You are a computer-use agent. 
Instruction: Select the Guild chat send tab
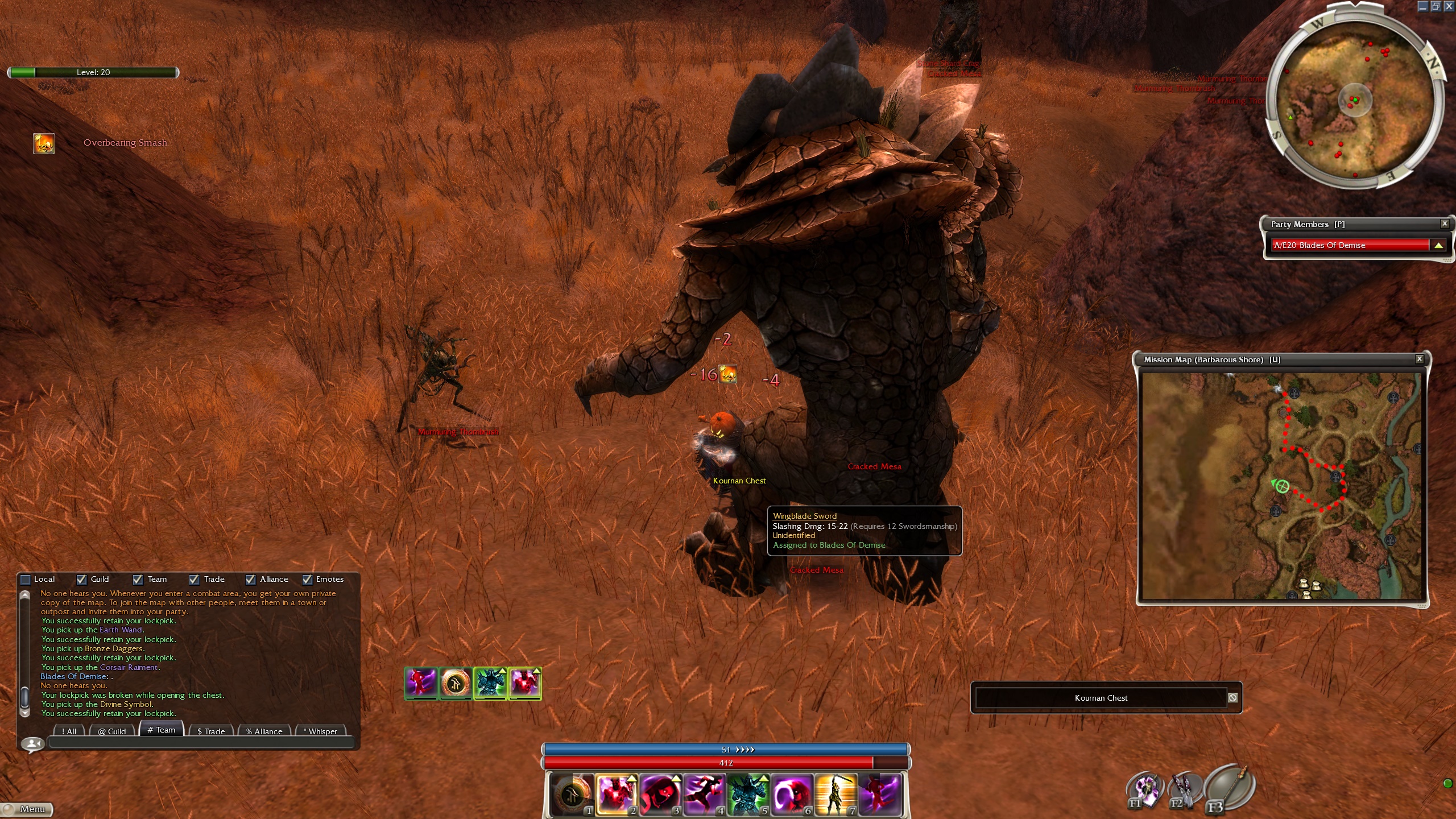111,731
